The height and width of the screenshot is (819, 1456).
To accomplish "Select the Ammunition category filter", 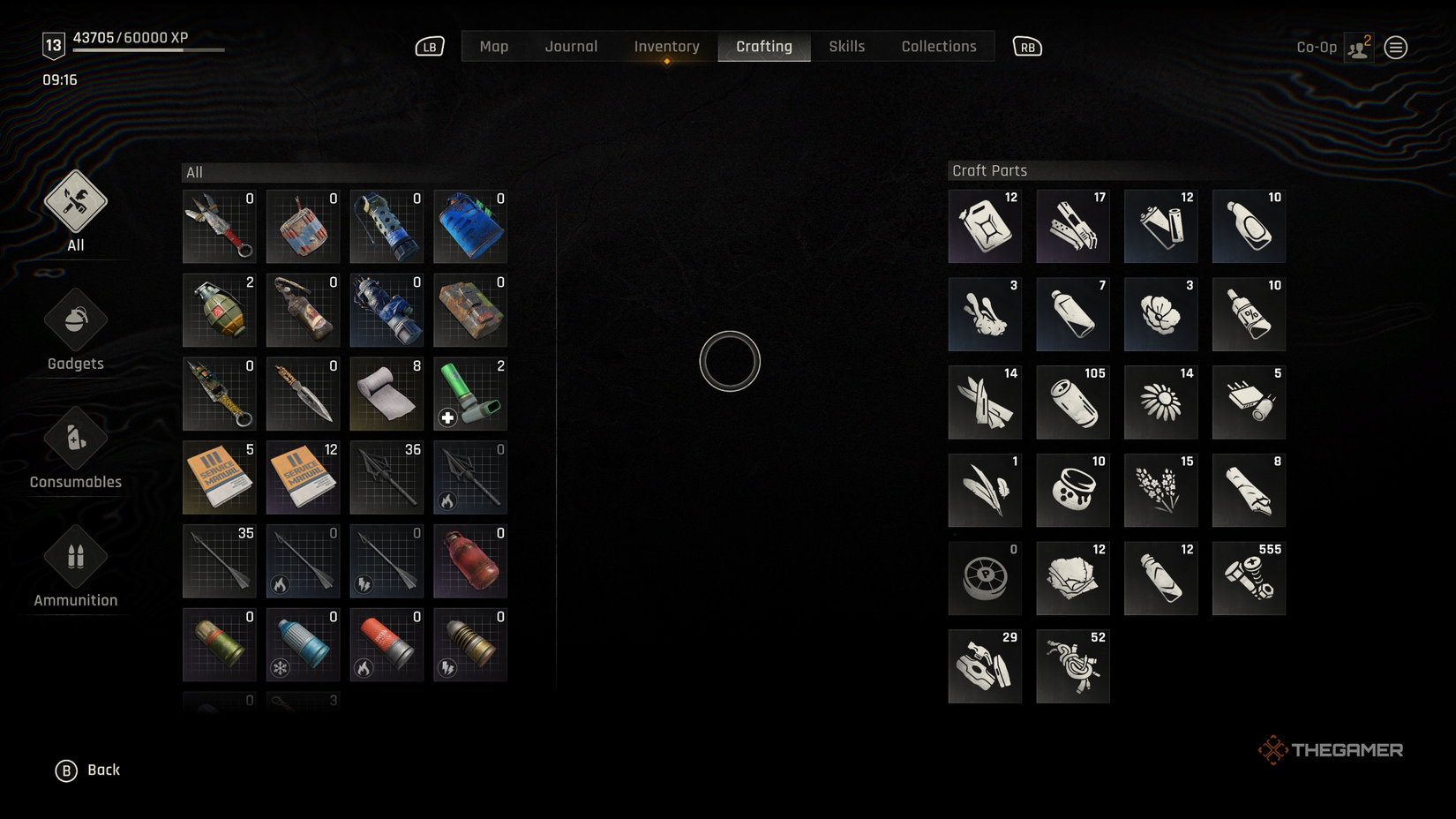I will click(x=74, y=565).
